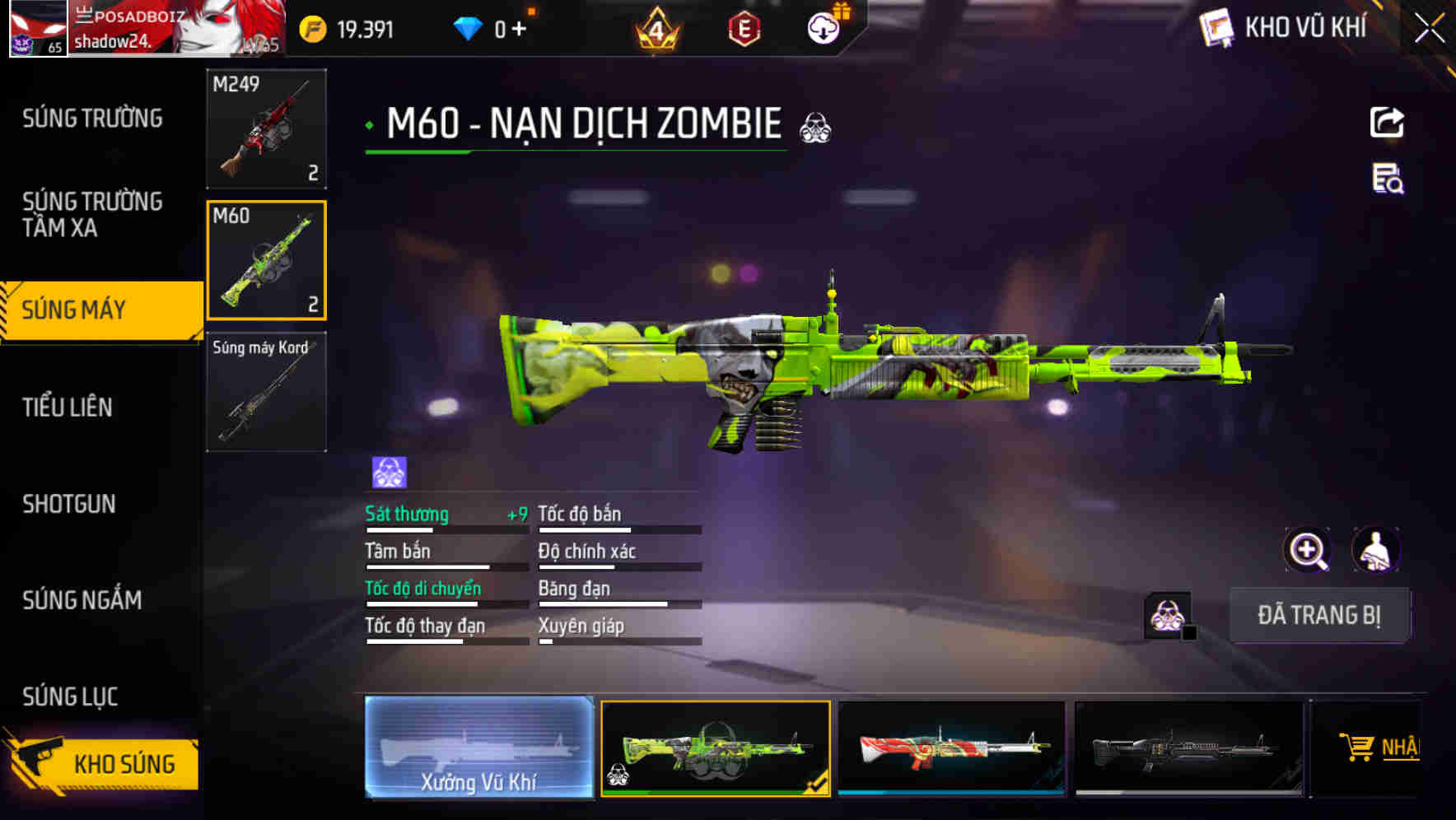Click the biohazard skin icon below stats
1456x820 pixels.
(x=387, y=469)
